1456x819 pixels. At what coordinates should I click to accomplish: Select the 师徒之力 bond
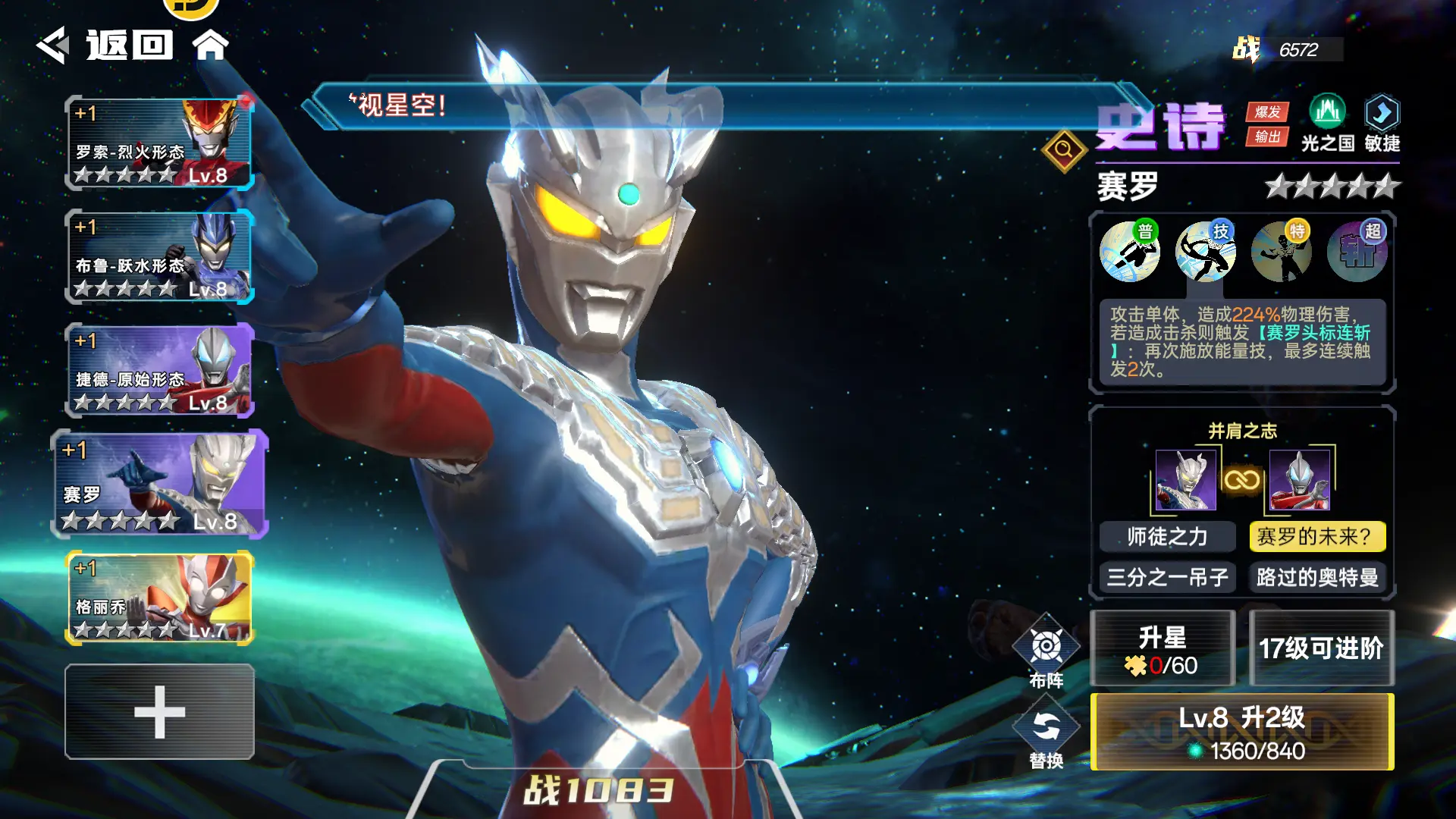(1167, 537)
